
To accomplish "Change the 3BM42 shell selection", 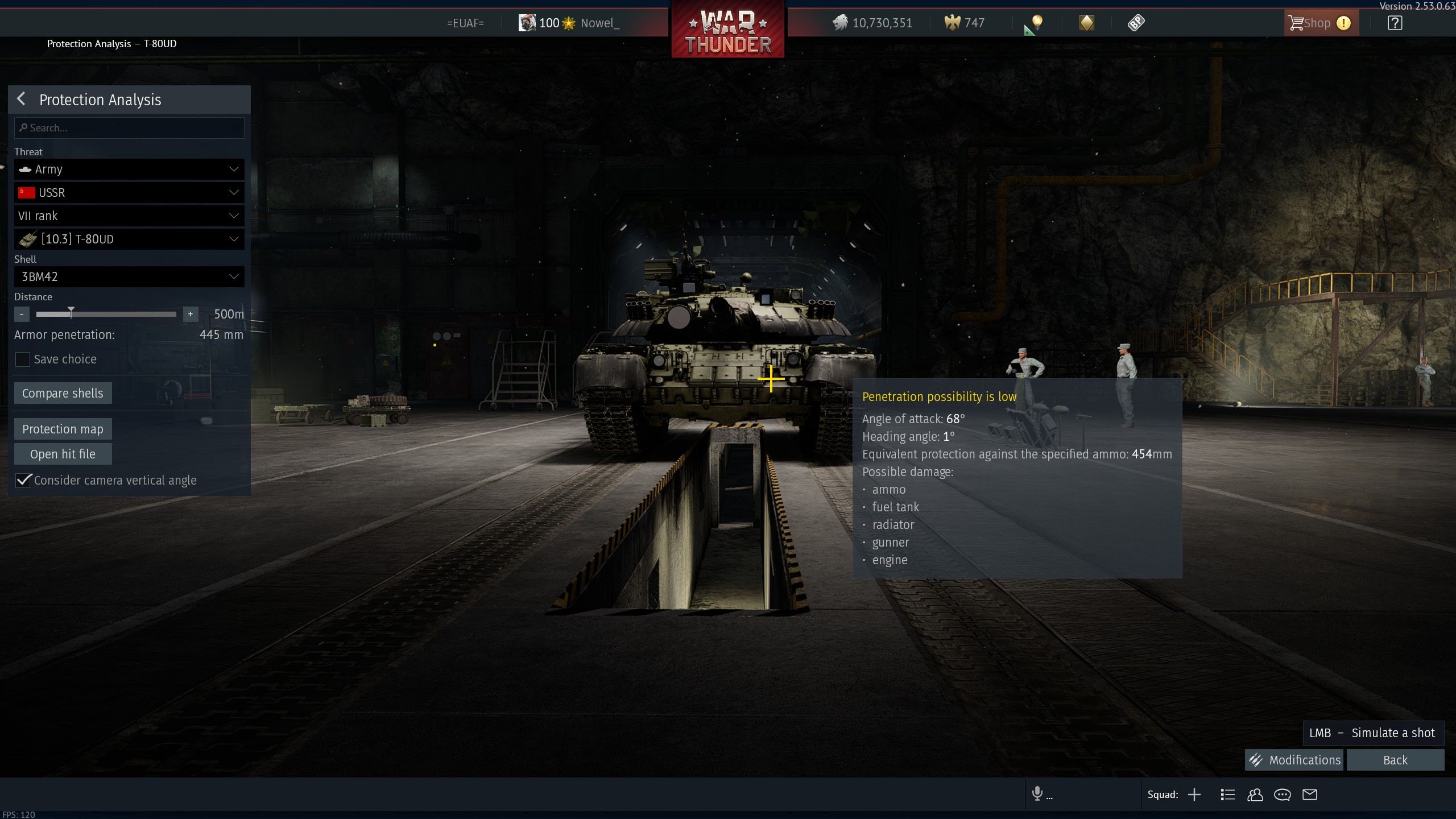I will click(129, 277).
